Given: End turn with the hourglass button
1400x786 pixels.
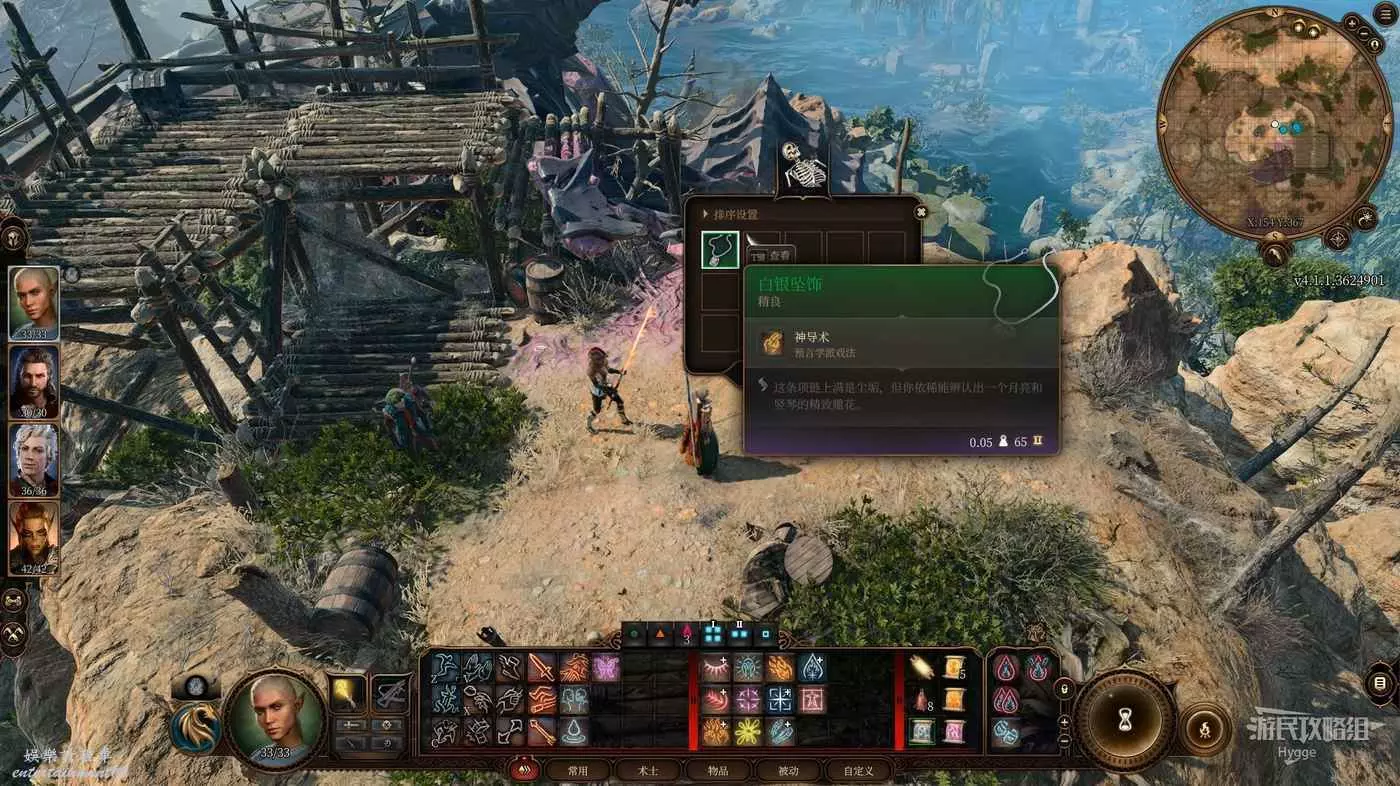Looking at the screenshot, I should click(1124, 720).
